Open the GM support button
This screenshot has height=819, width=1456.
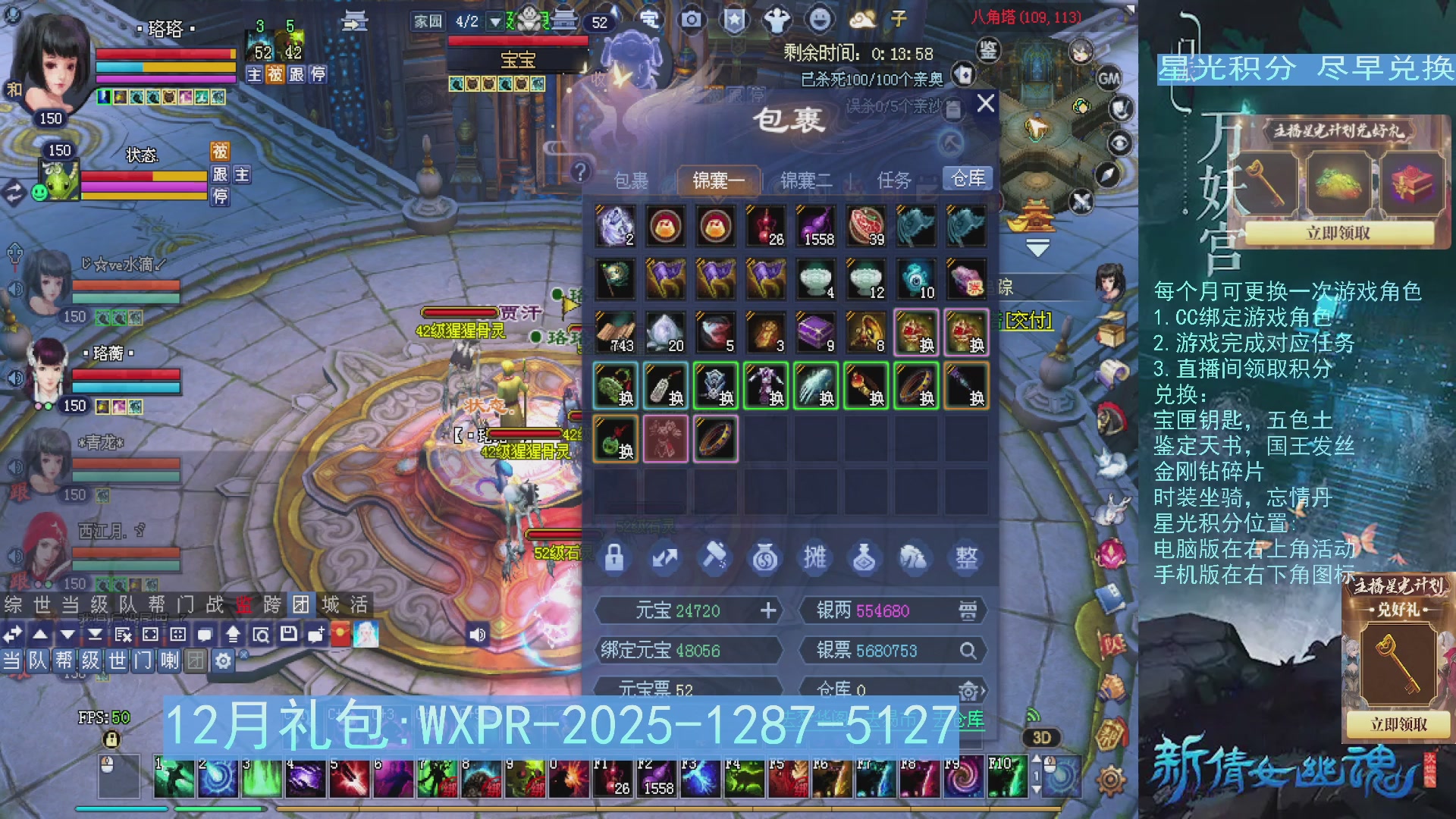tap(1109, 78)
